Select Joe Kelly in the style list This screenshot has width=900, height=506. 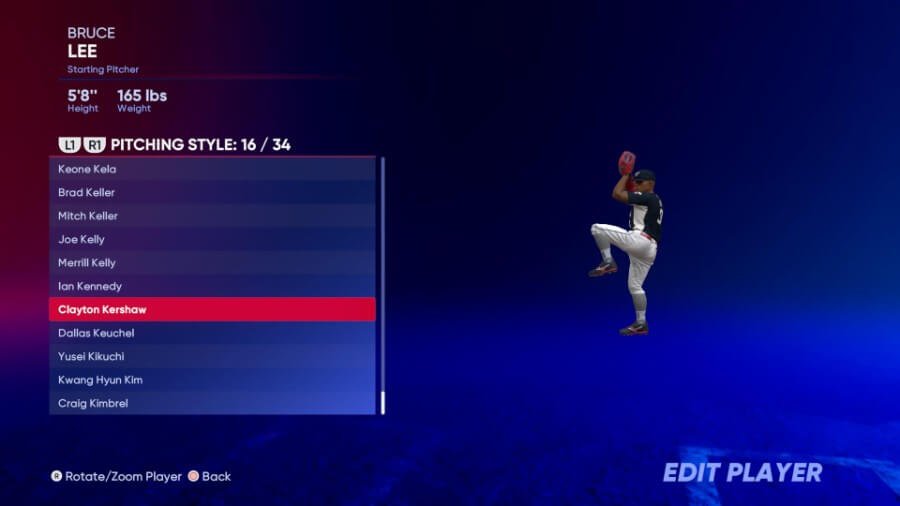pos(212,239)
